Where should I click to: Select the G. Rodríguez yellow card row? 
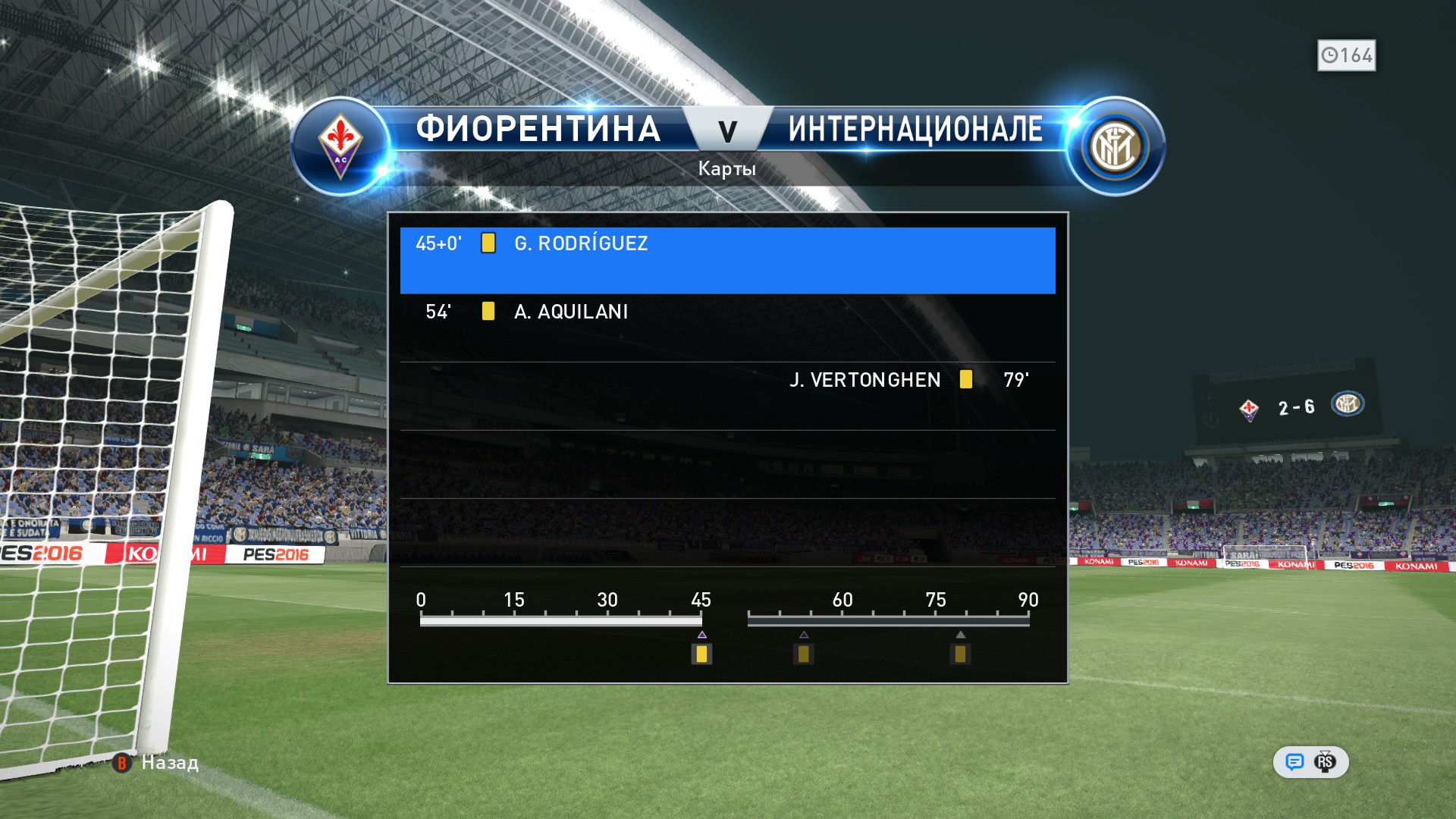click(x=726, y=259)
